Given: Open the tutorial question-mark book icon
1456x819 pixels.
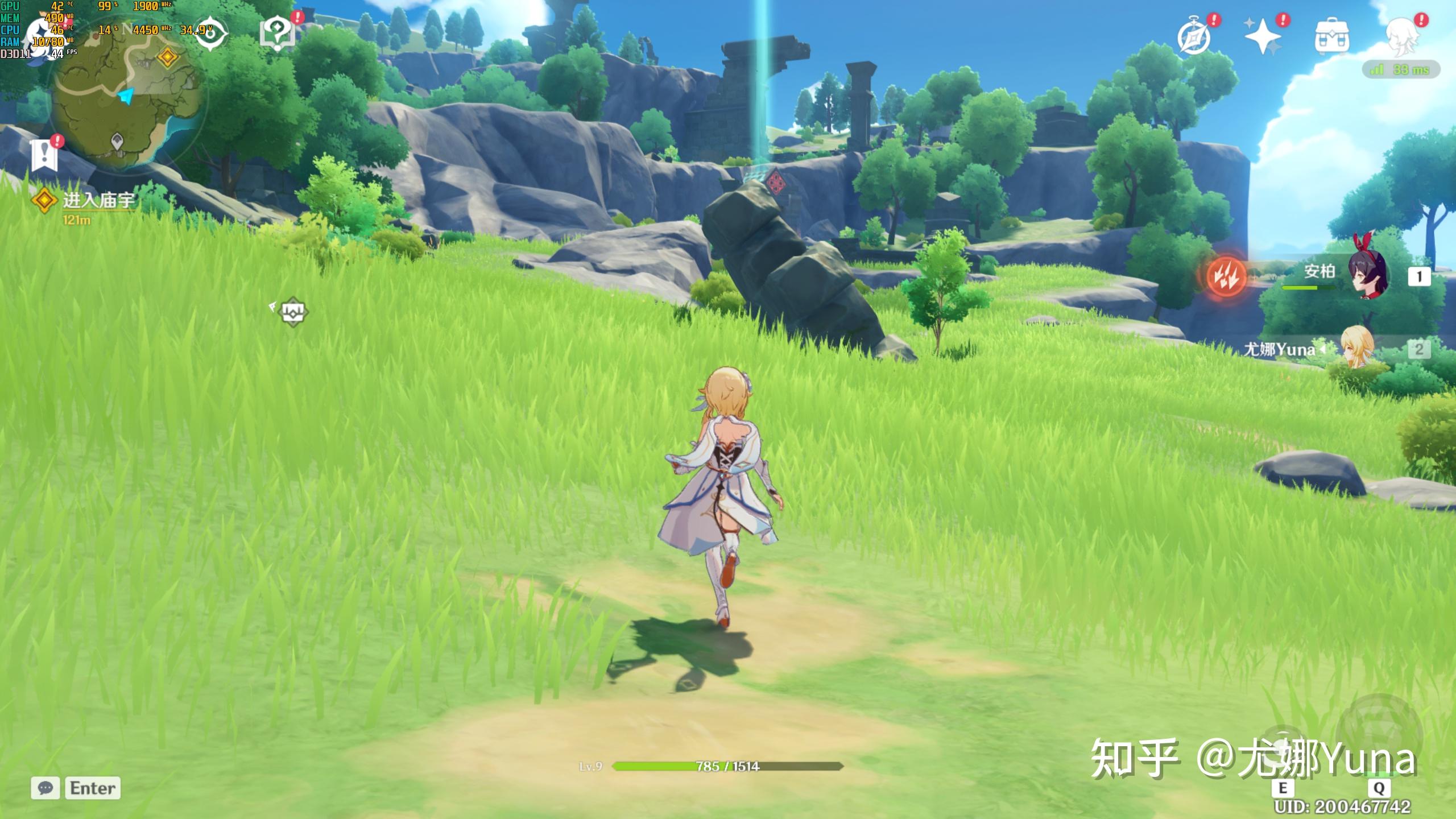Looking at the screenshot, I should click(x=278, y=33).
